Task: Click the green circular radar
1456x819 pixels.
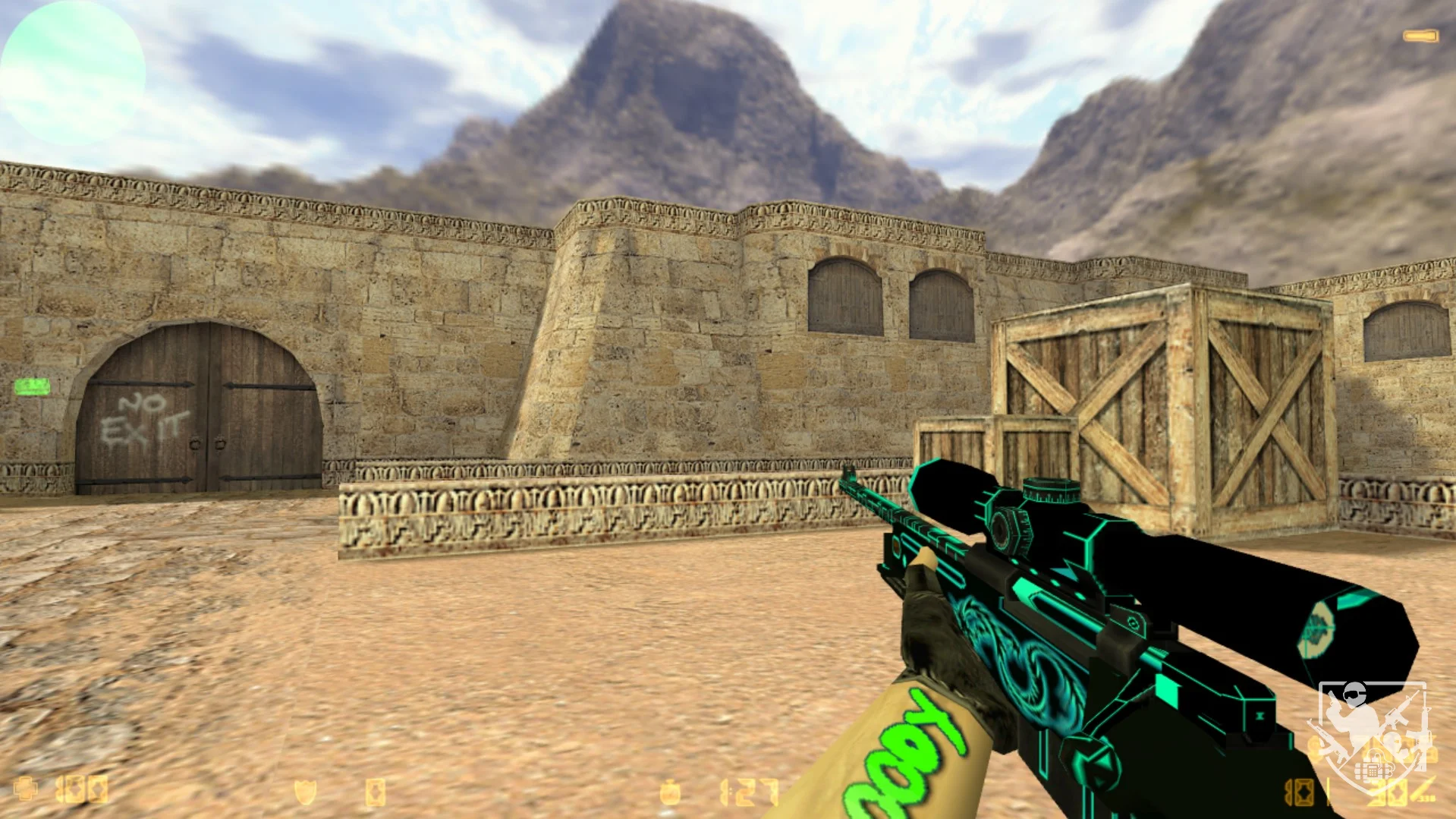Action: pos(73,73)
